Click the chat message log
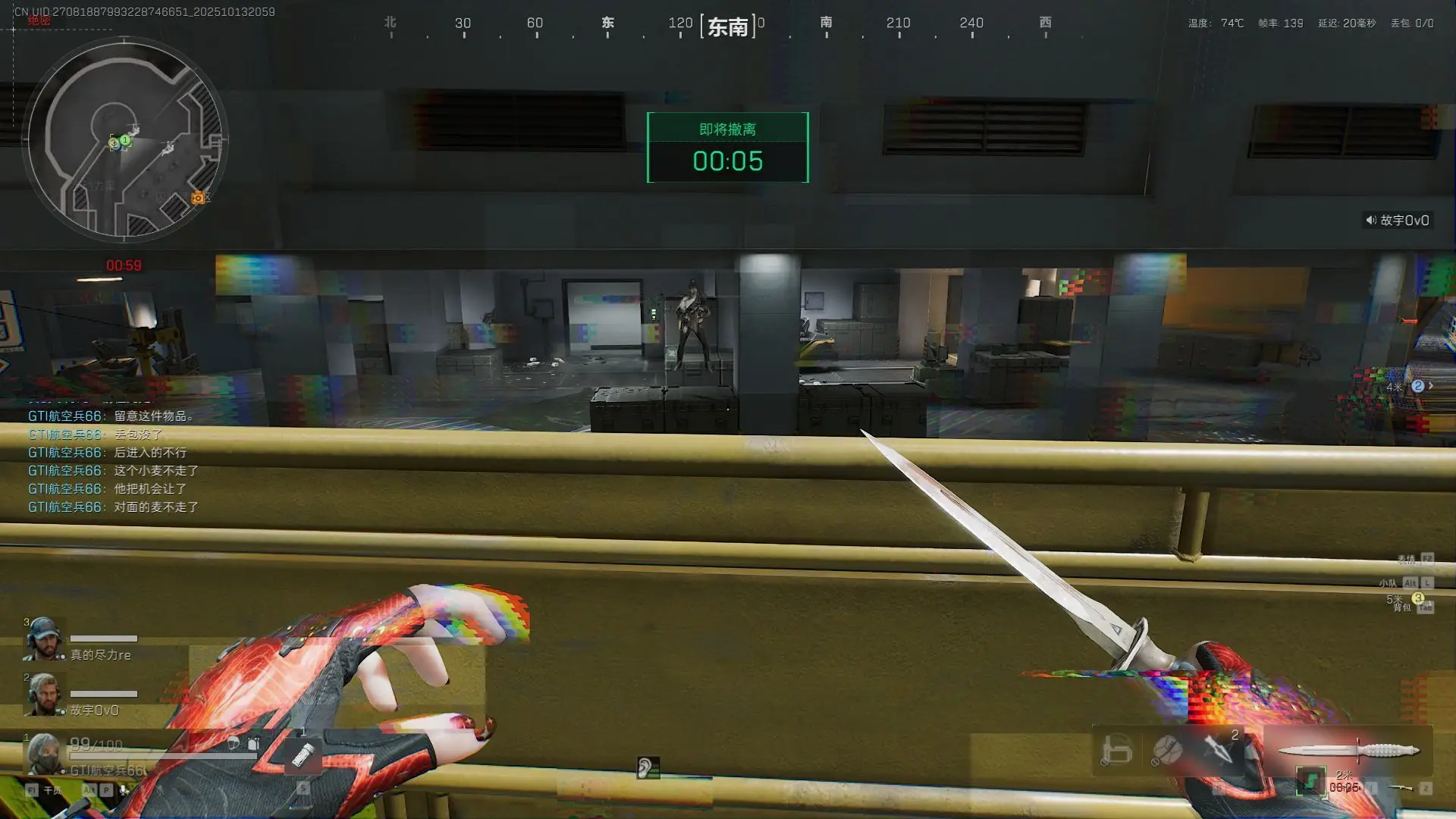The height and width of the screenshot is (819, 1456). tap(114, 461)
